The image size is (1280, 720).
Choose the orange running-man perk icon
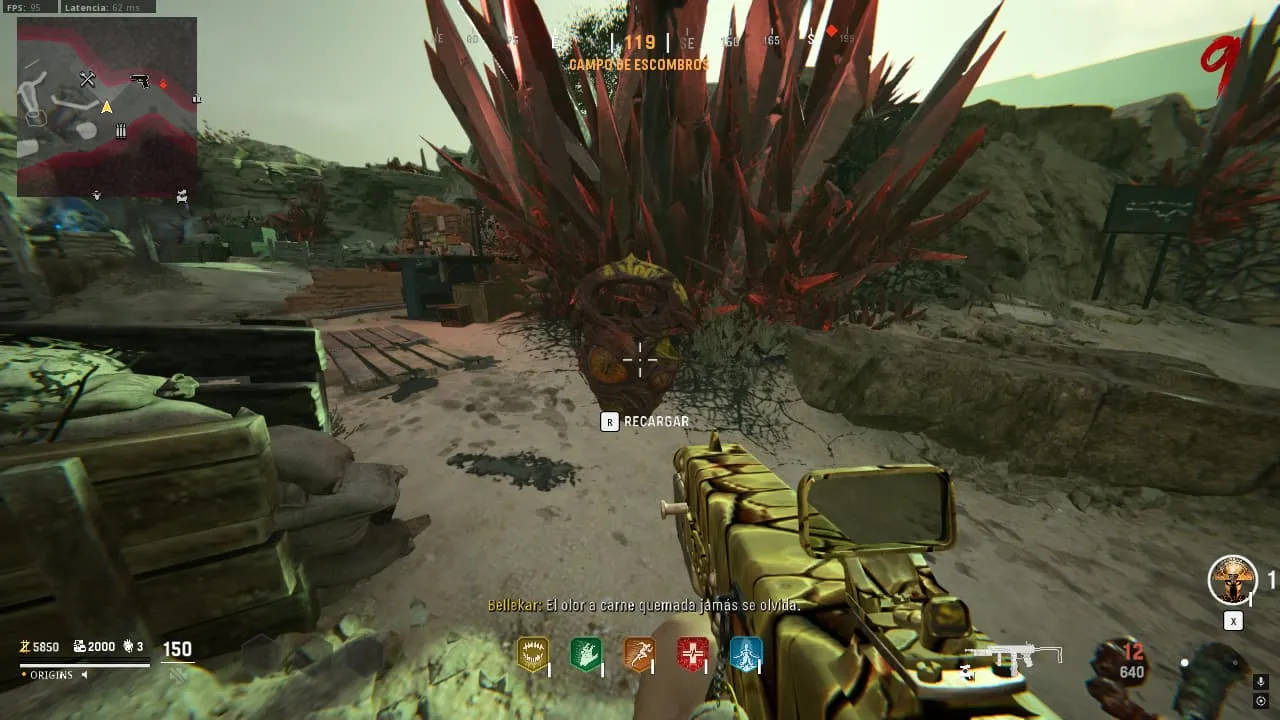tap(639, 654)
